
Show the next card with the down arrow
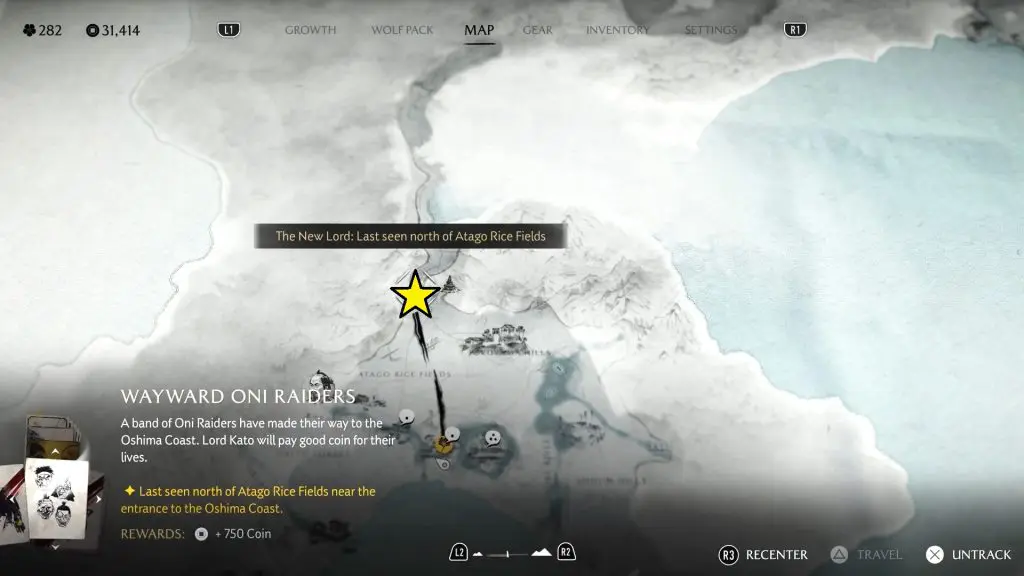coord(55,546)
